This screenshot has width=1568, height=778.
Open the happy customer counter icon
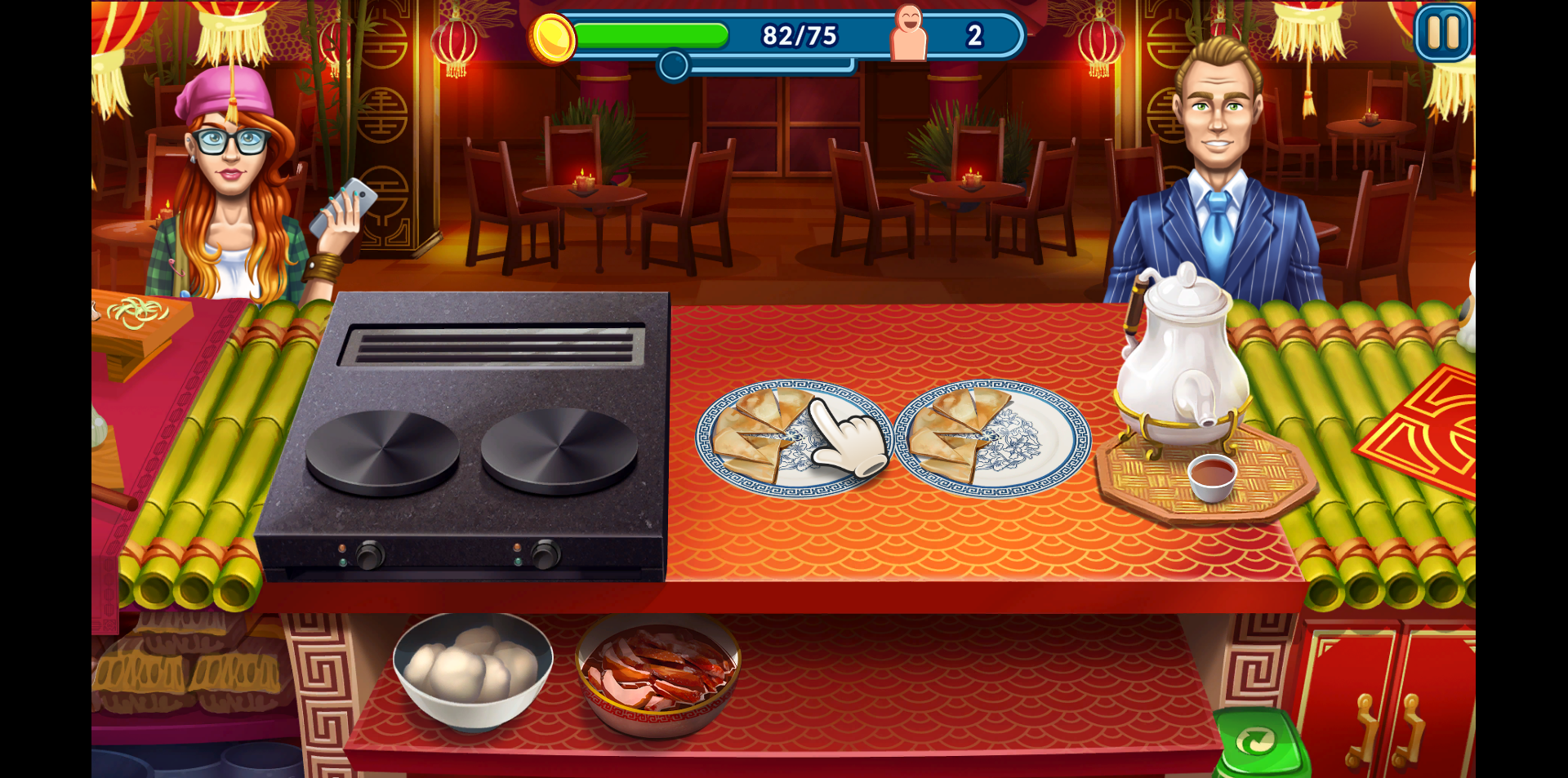tap(909, 33)
